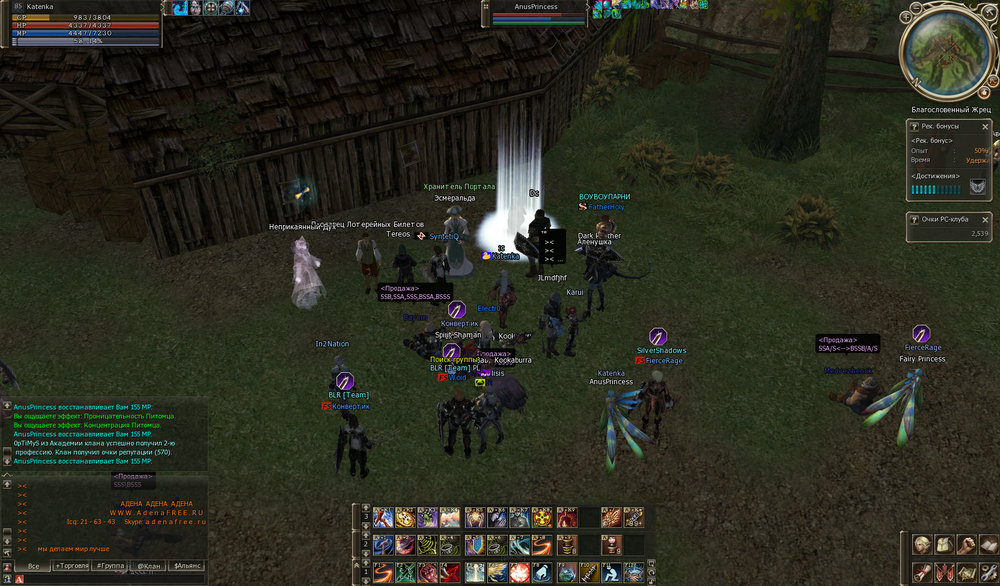Click the winged achievements emblem icon

pos(975,187)
